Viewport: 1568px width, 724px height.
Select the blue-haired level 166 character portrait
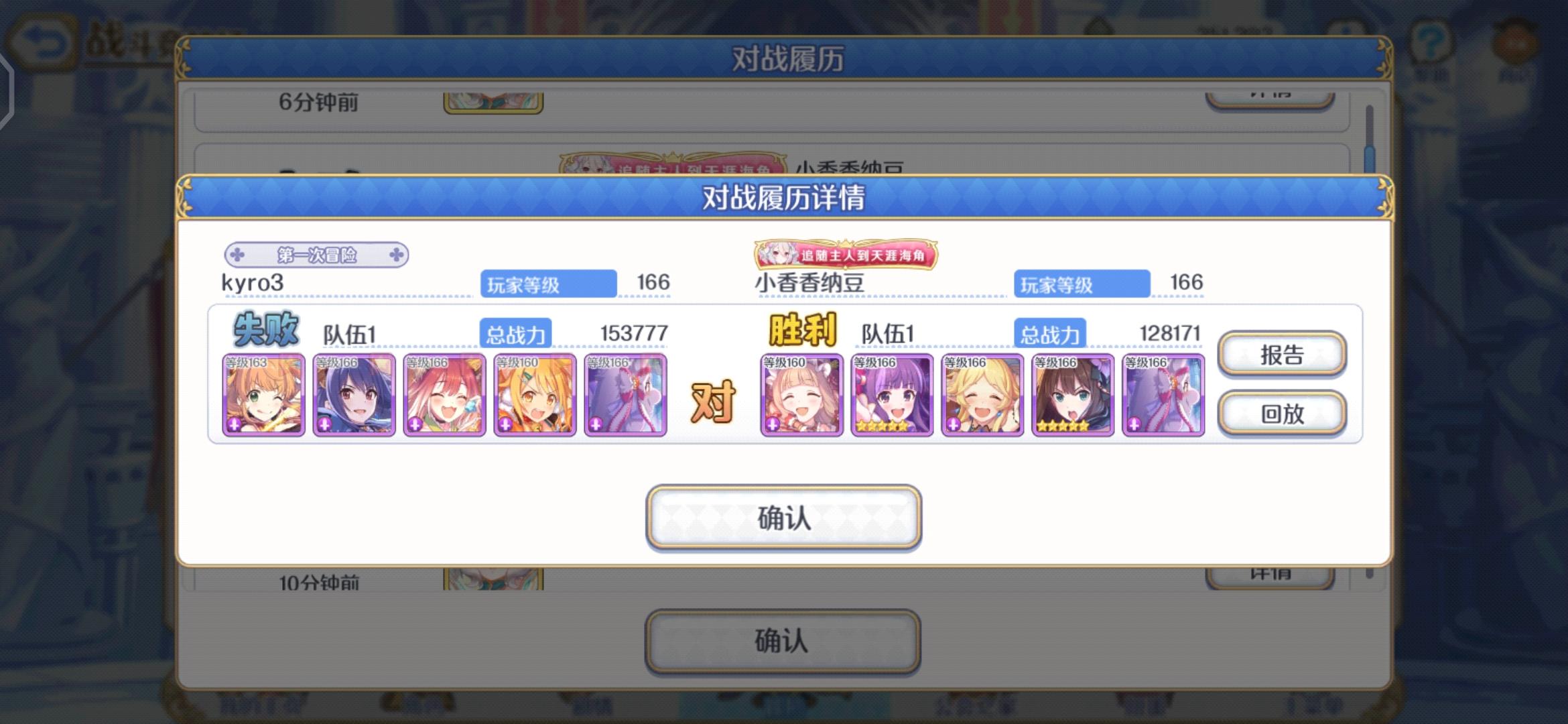coord(354,394)
